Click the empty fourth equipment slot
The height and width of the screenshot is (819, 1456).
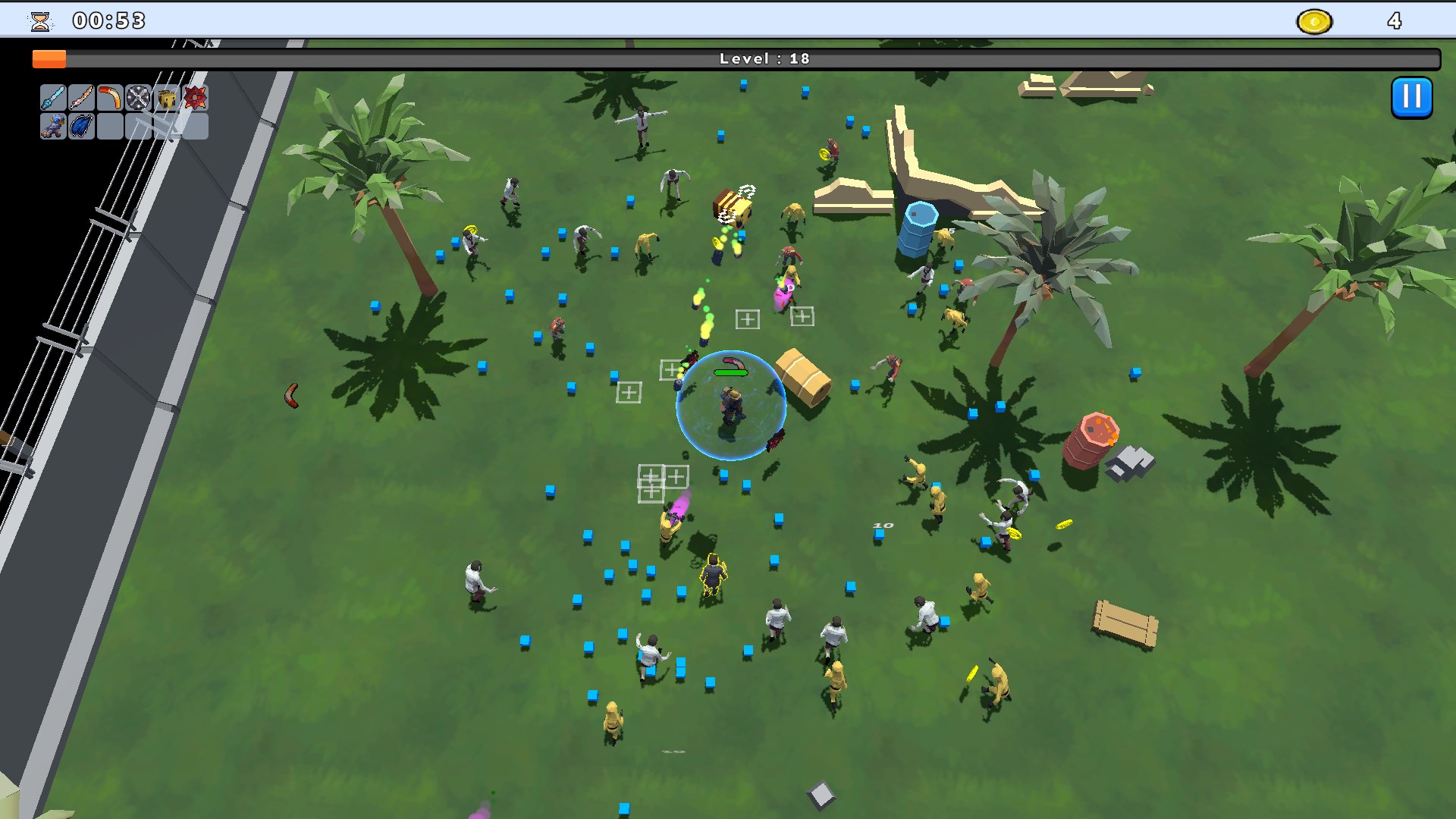pos(137,127)
